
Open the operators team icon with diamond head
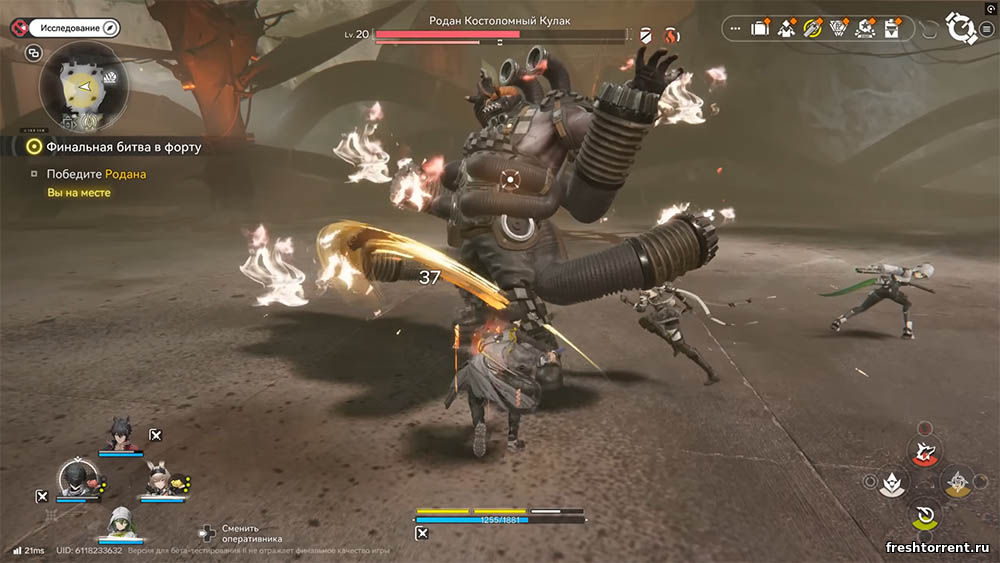[786, 29]
